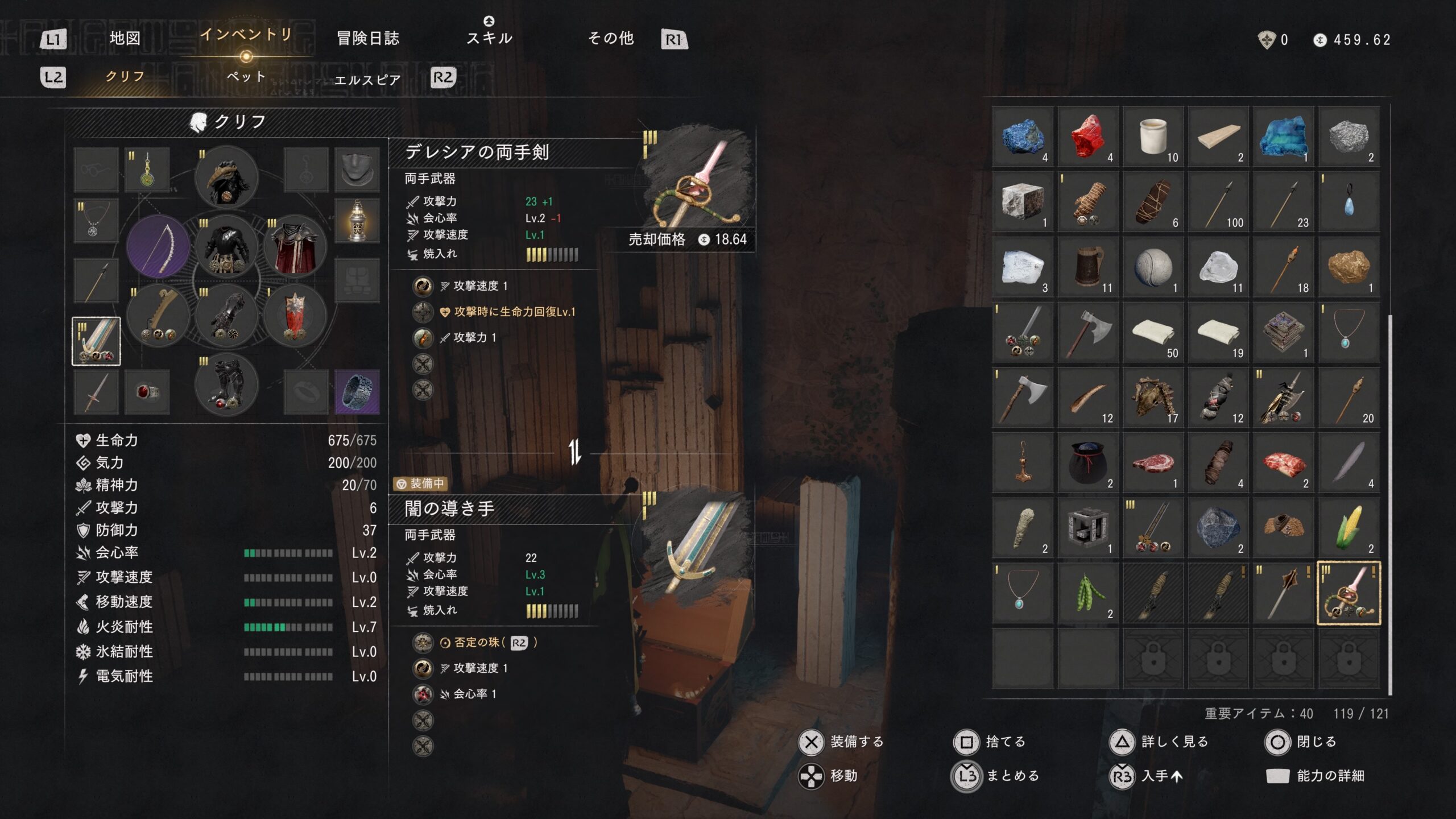The image size is (1456, 819).
Task: Switch to the ペット sub-tab
Action: (246, 77)
